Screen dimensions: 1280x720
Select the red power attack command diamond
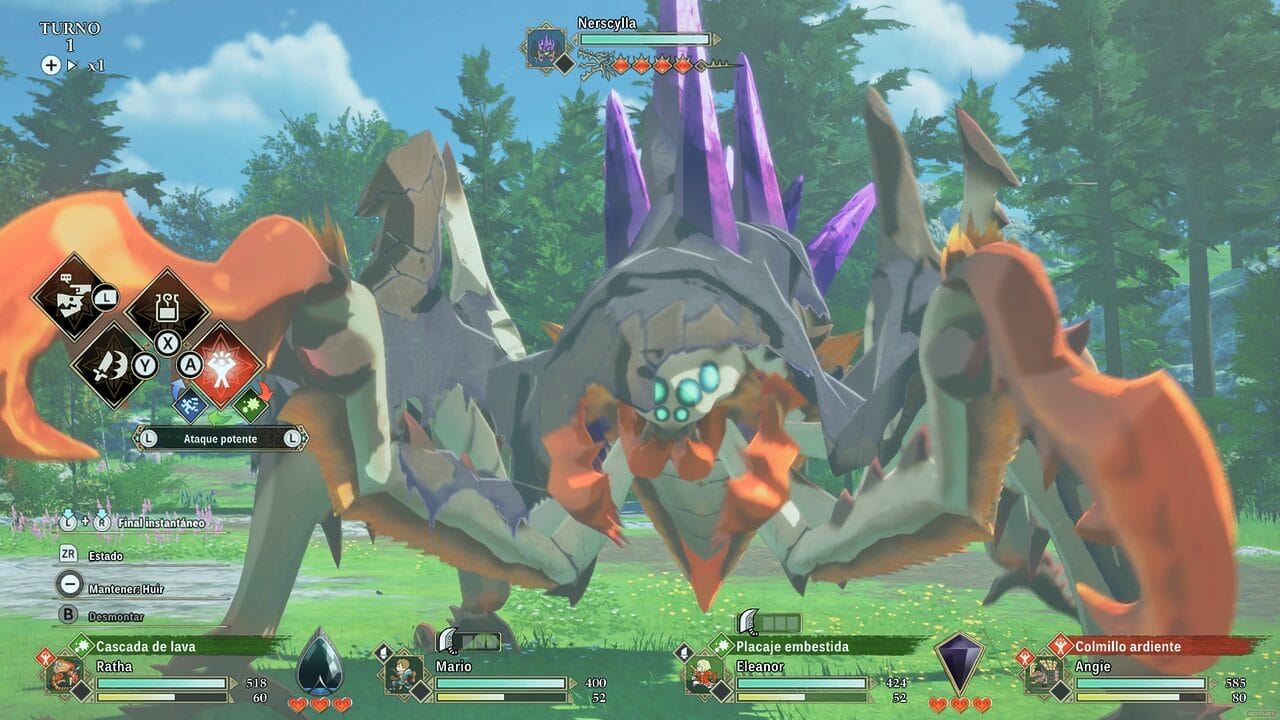225,364
